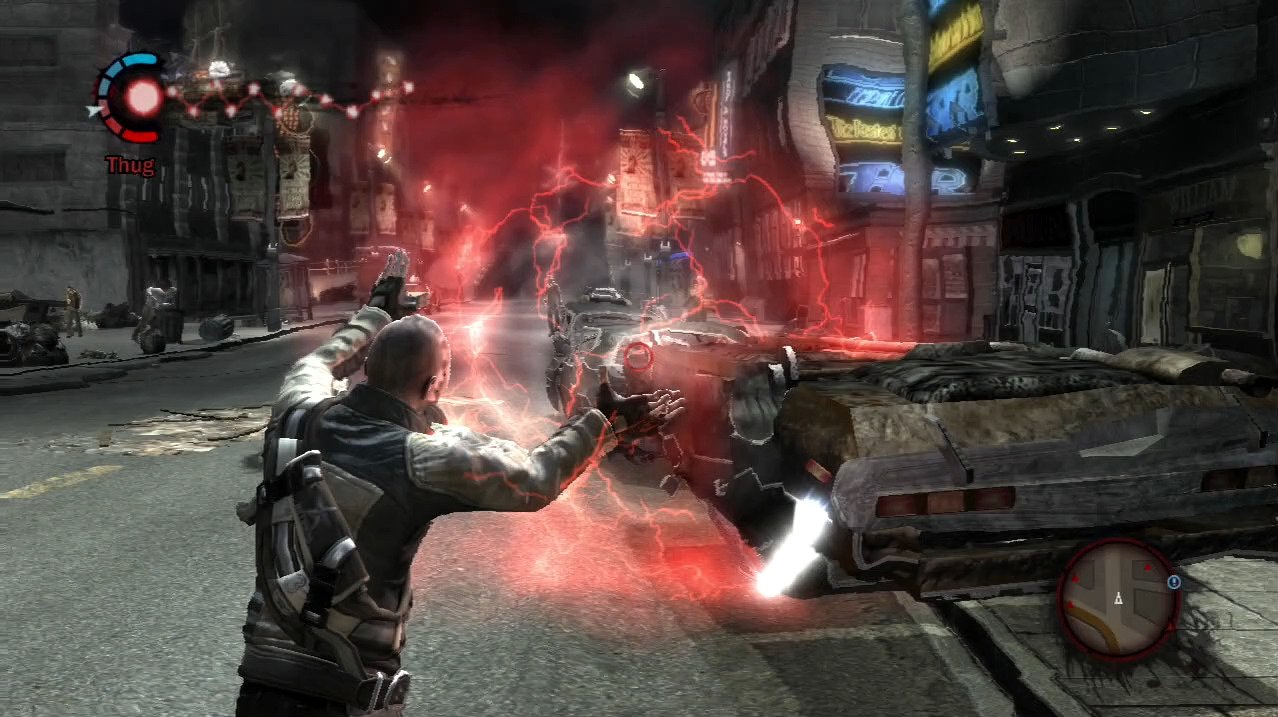Click the circular minimap

[1119, 598]
